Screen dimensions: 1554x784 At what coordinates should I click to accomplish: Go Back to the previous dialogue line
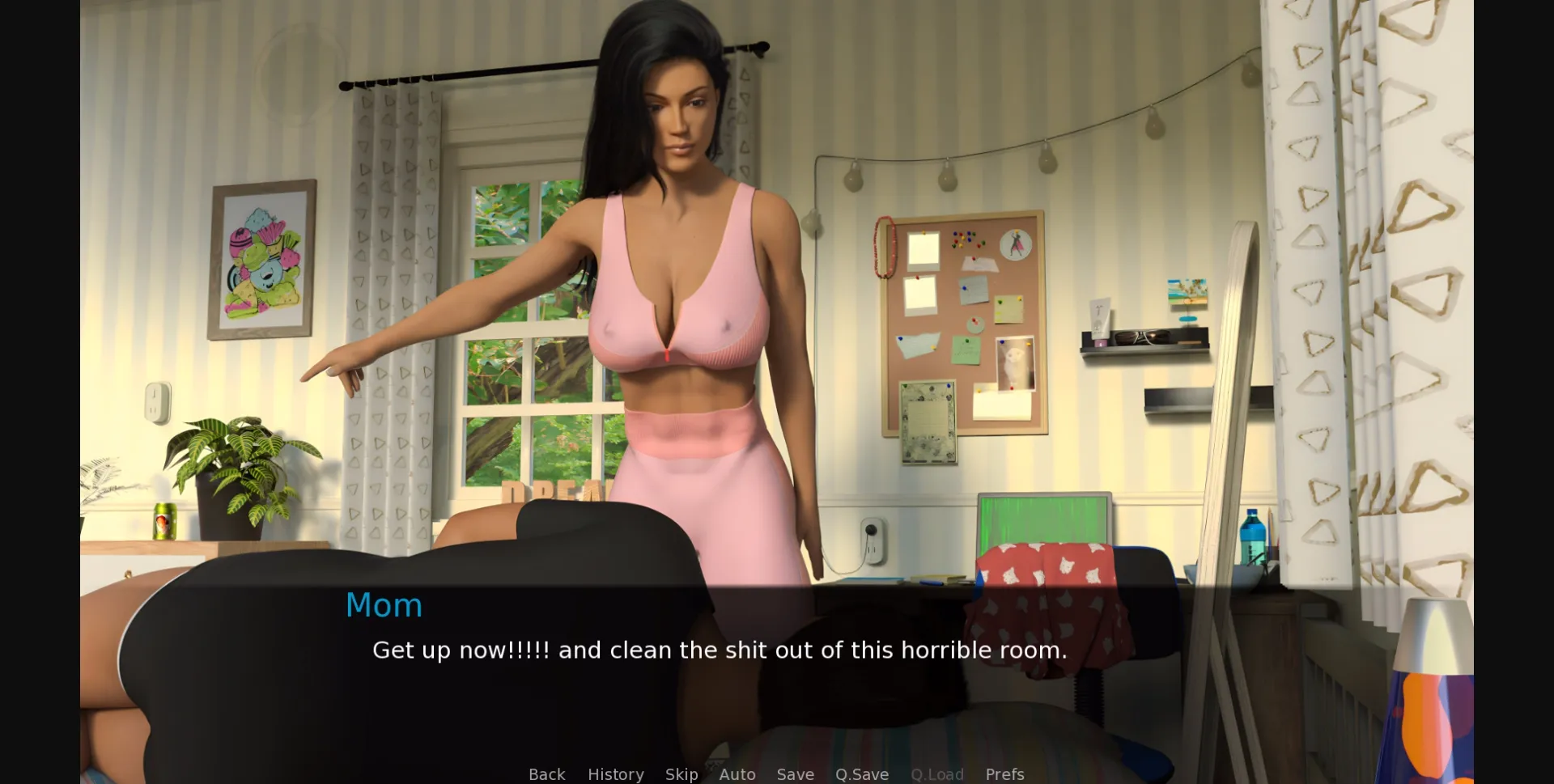pyautogui.click(x=547, y=773)
